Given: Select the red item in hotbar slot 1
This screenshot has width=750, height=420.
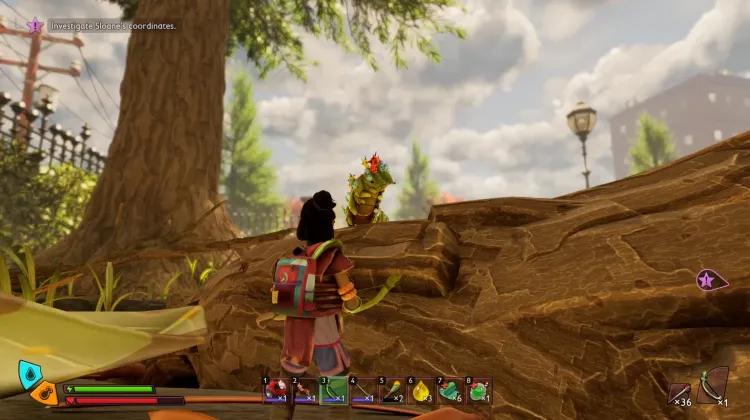Looking at the screenshot, I should click(277, 390).
